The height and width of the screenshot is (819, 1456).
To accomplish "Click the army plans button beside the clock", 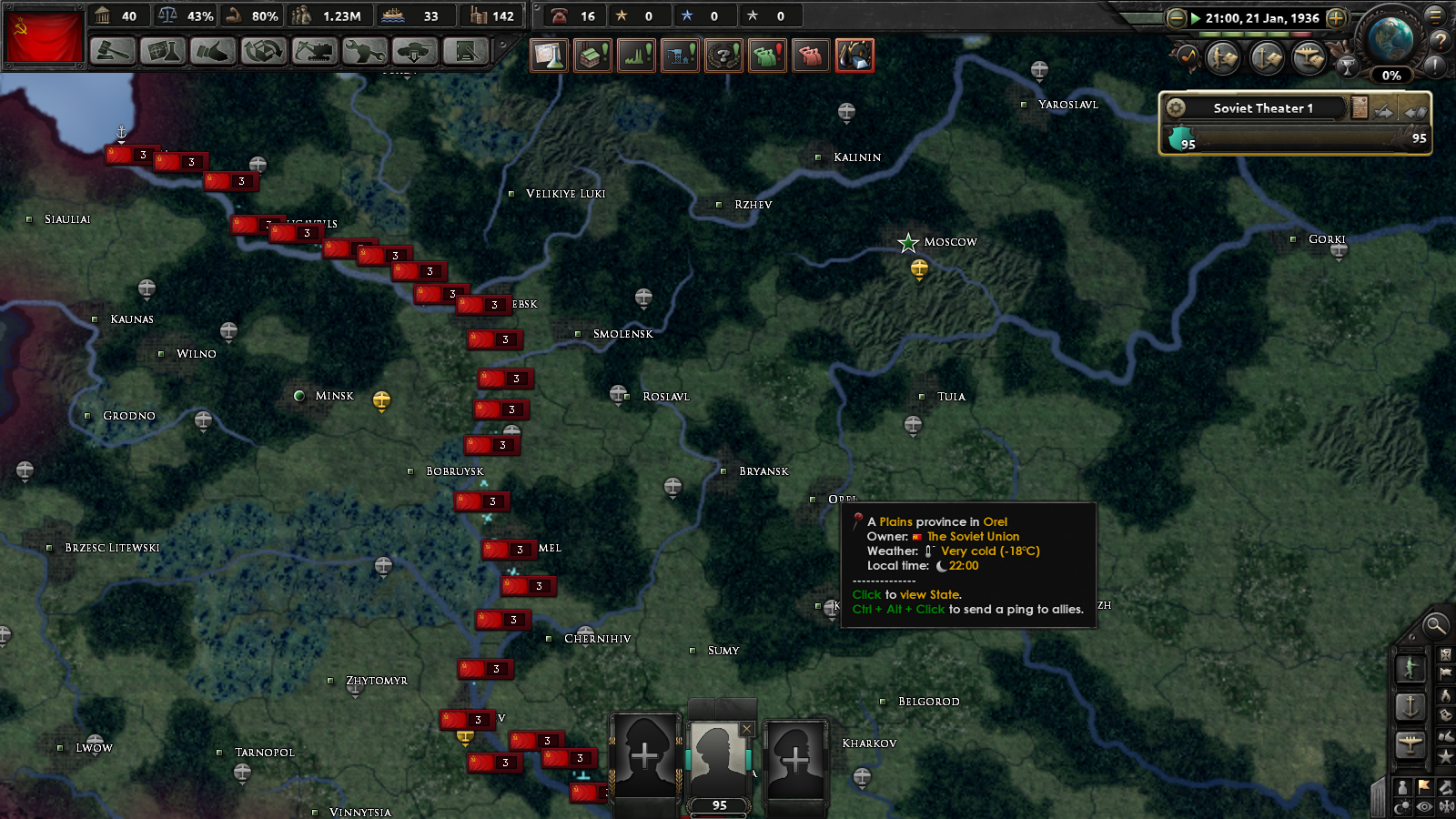I will point(1223,57).
